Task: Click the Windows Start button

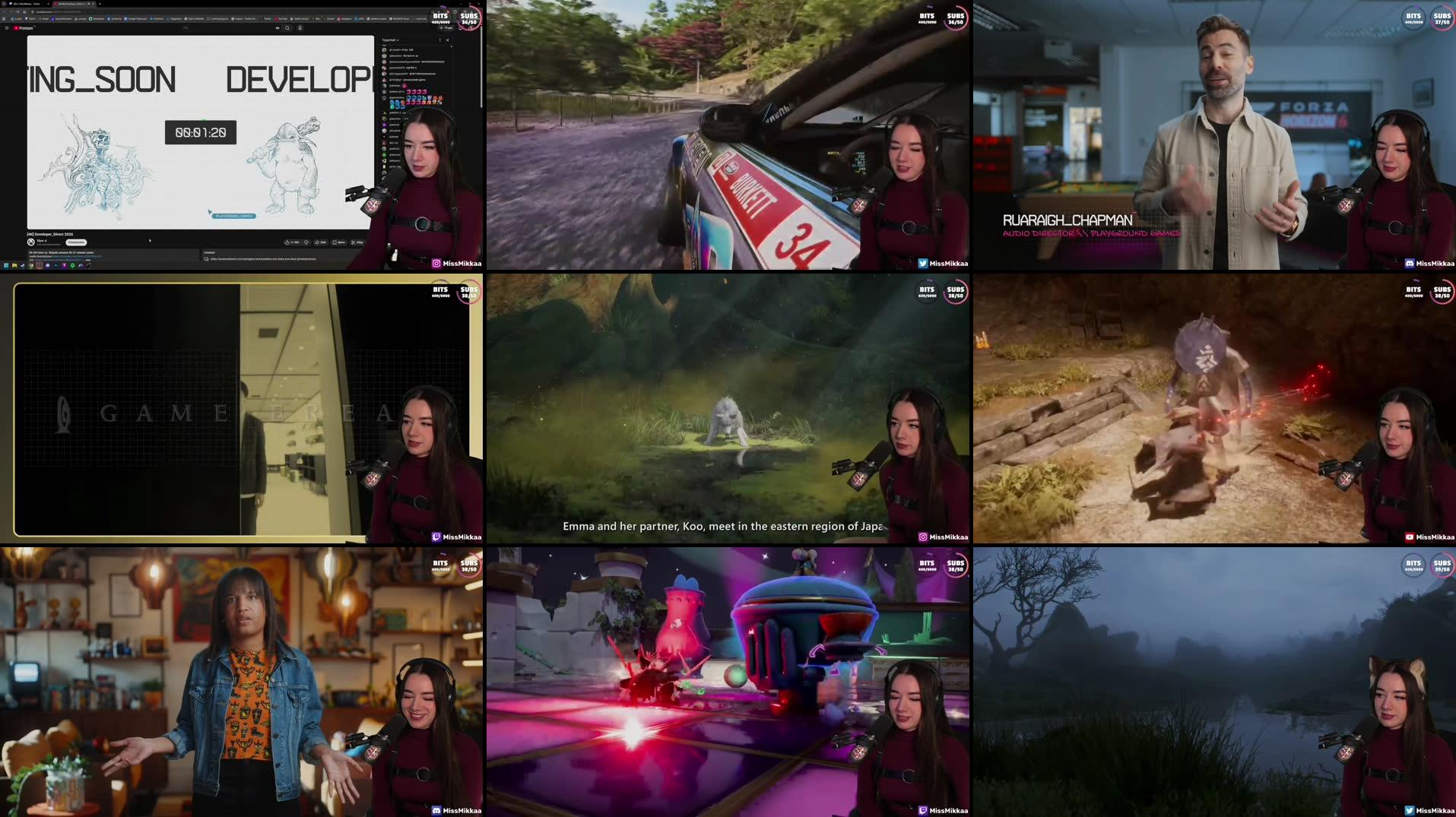Action: pos(6,265)
